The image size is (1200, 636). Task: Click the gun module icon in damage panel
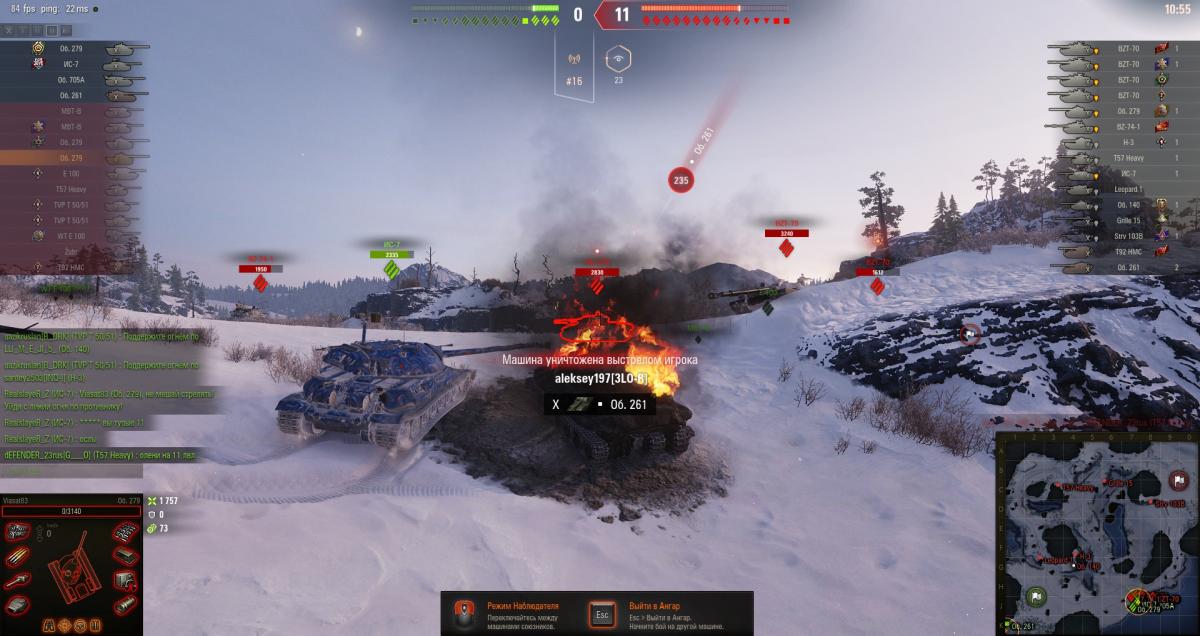[18, 581]
